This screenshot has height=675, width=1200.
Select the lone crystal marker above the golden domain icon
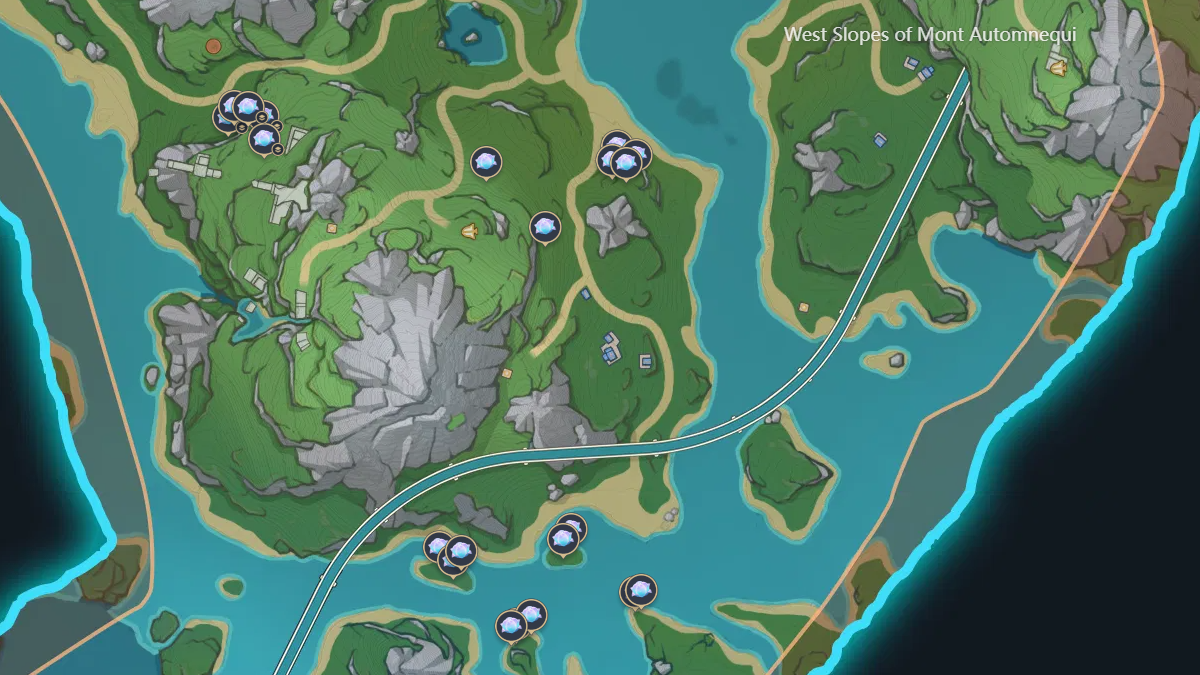coord(486,162)
